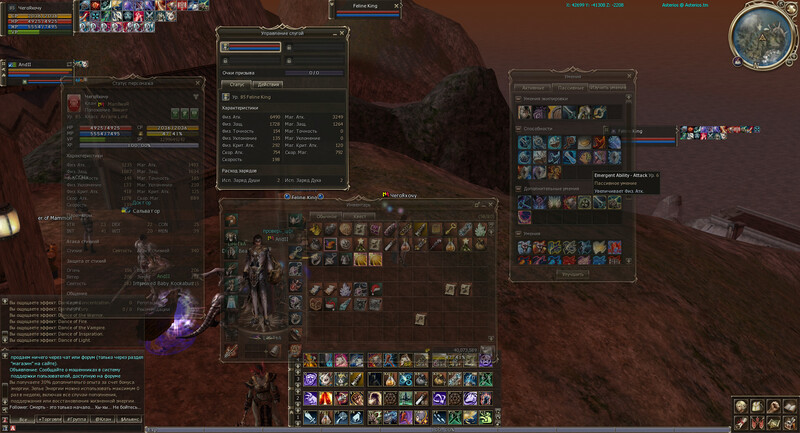Click the Улучшить button in skills window
Image resolution: width=800 pixels, height=433 pixels.
(x=573, y=273)
